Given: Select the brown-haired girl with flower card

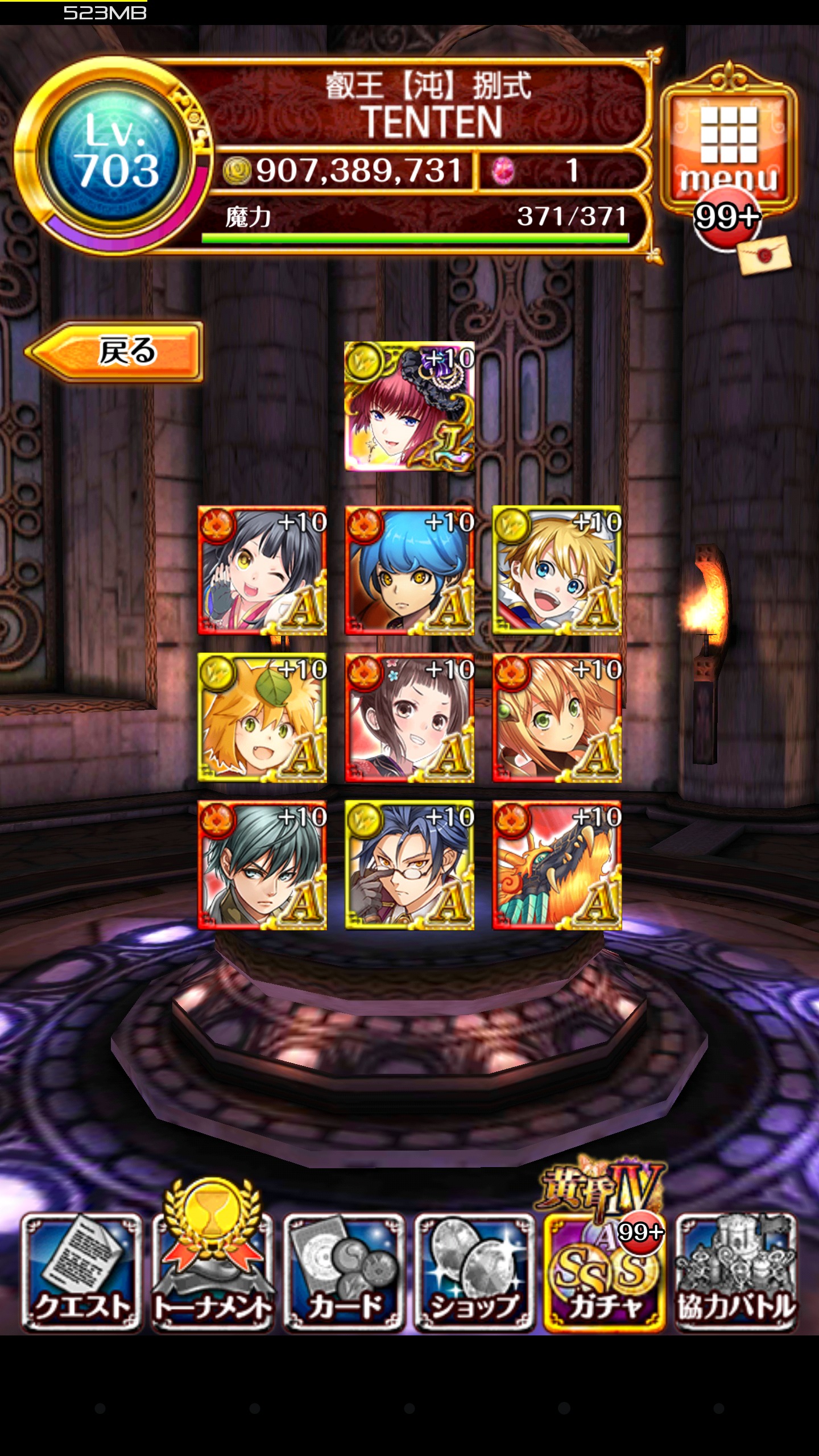Looking at the screenshot, I should point(409,718).
